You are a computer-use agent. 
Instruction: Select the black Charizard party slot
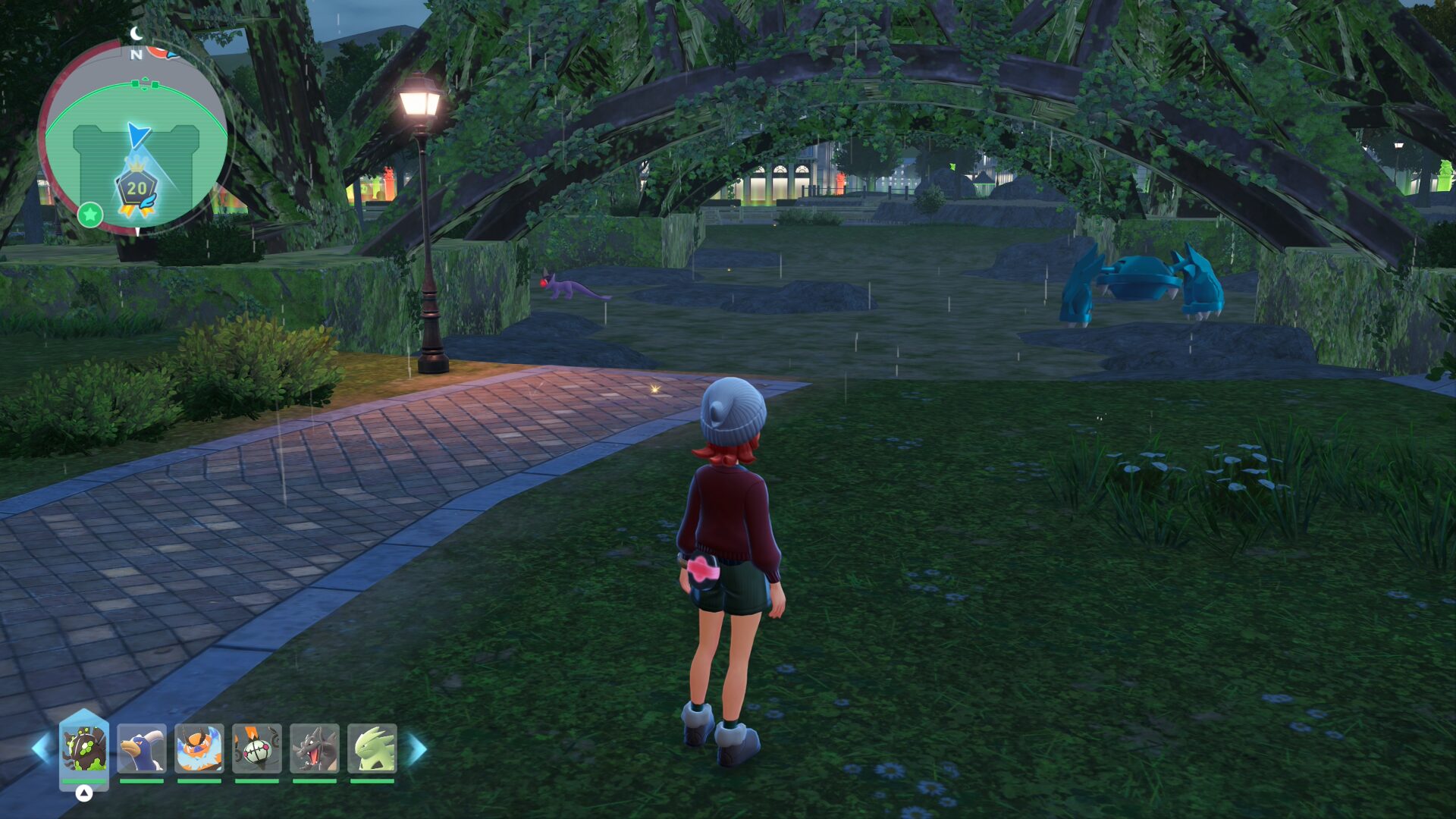click(x=315, y=748)
